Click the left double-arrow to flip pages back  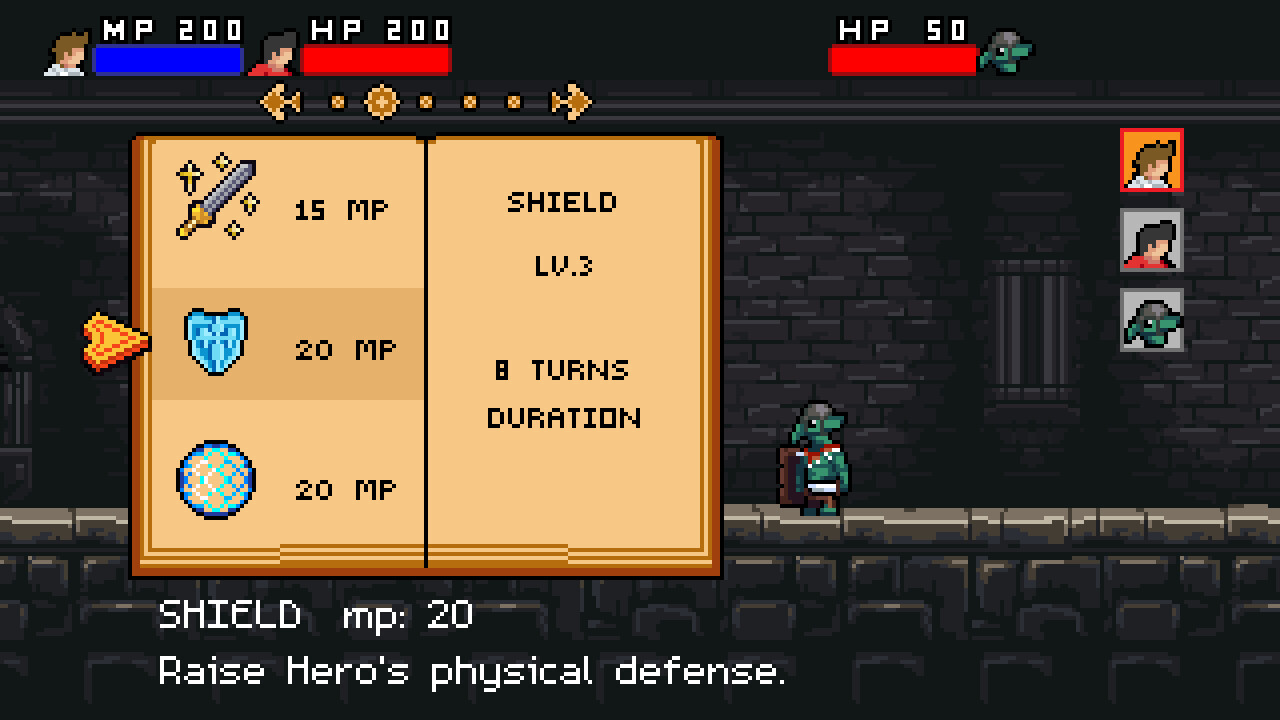click(281, 101)
